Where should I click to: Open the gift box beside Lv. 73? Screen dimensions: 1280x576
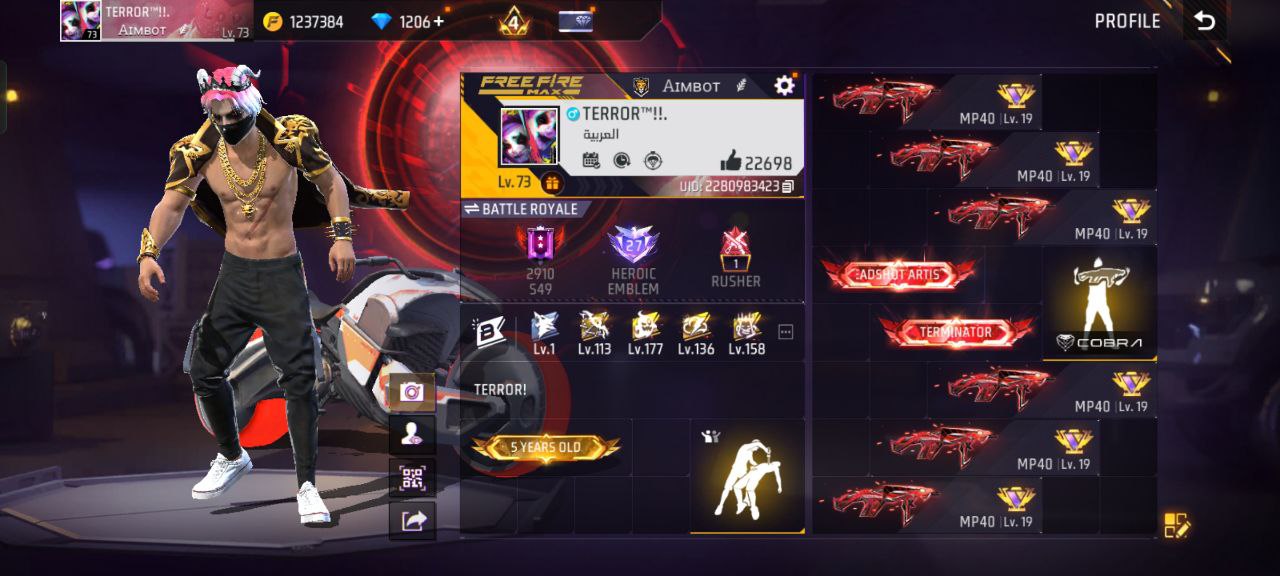click(x=552, y=183)
